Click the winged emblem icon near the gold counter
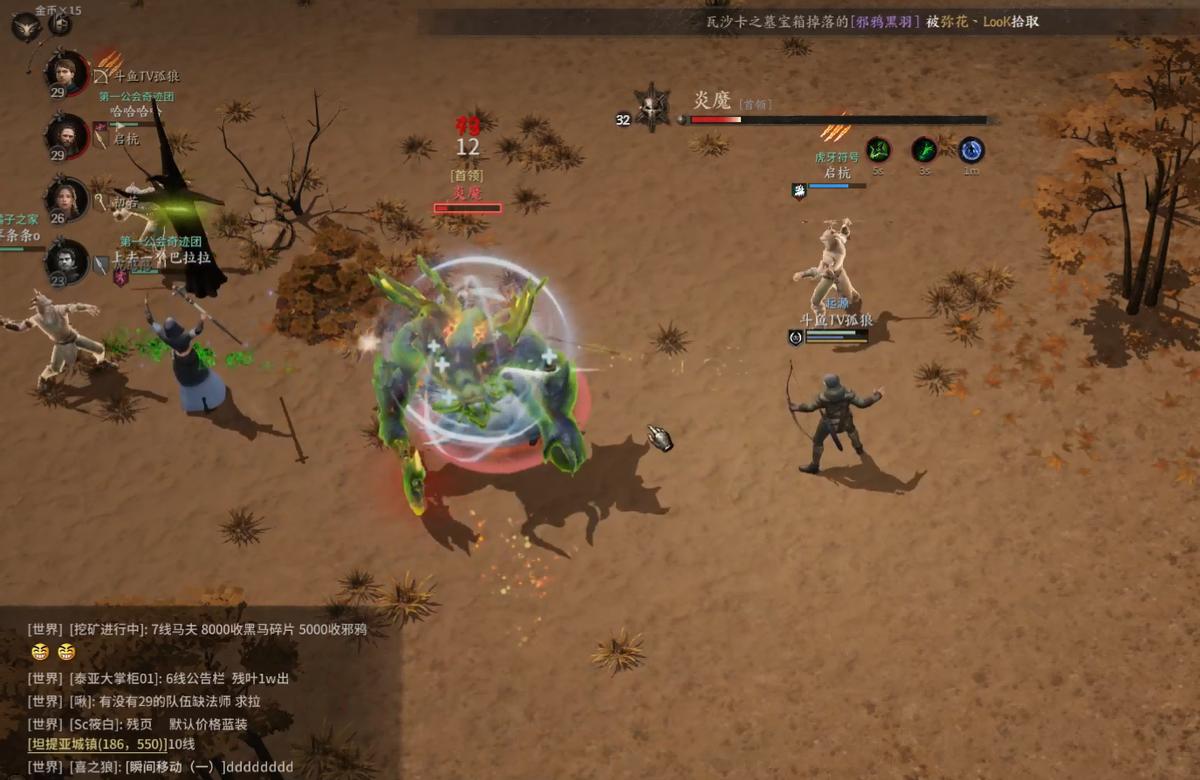The image size is (1200, 780). 26,25
